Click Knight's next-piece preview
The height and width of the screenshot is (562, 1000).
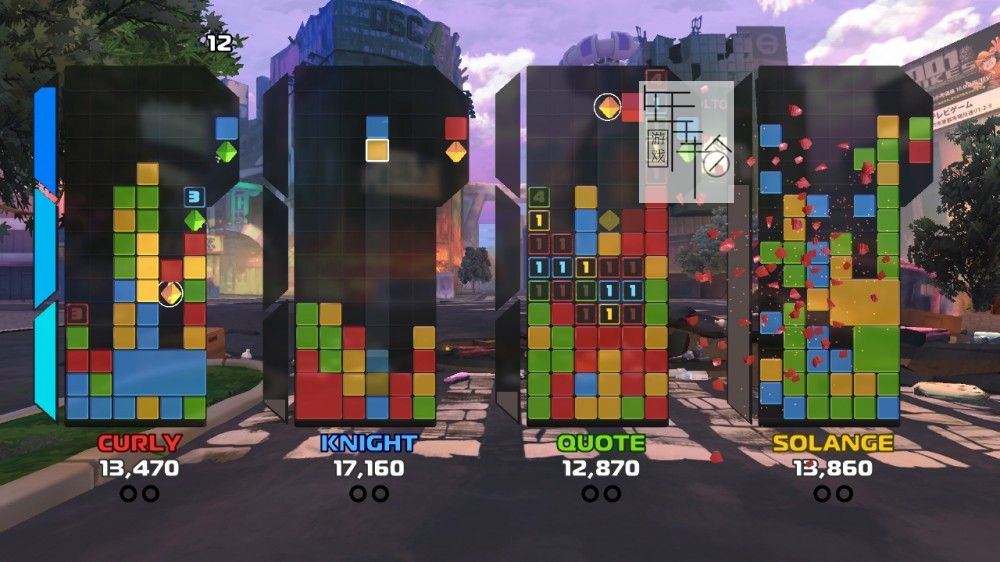[x=456, y=140]
